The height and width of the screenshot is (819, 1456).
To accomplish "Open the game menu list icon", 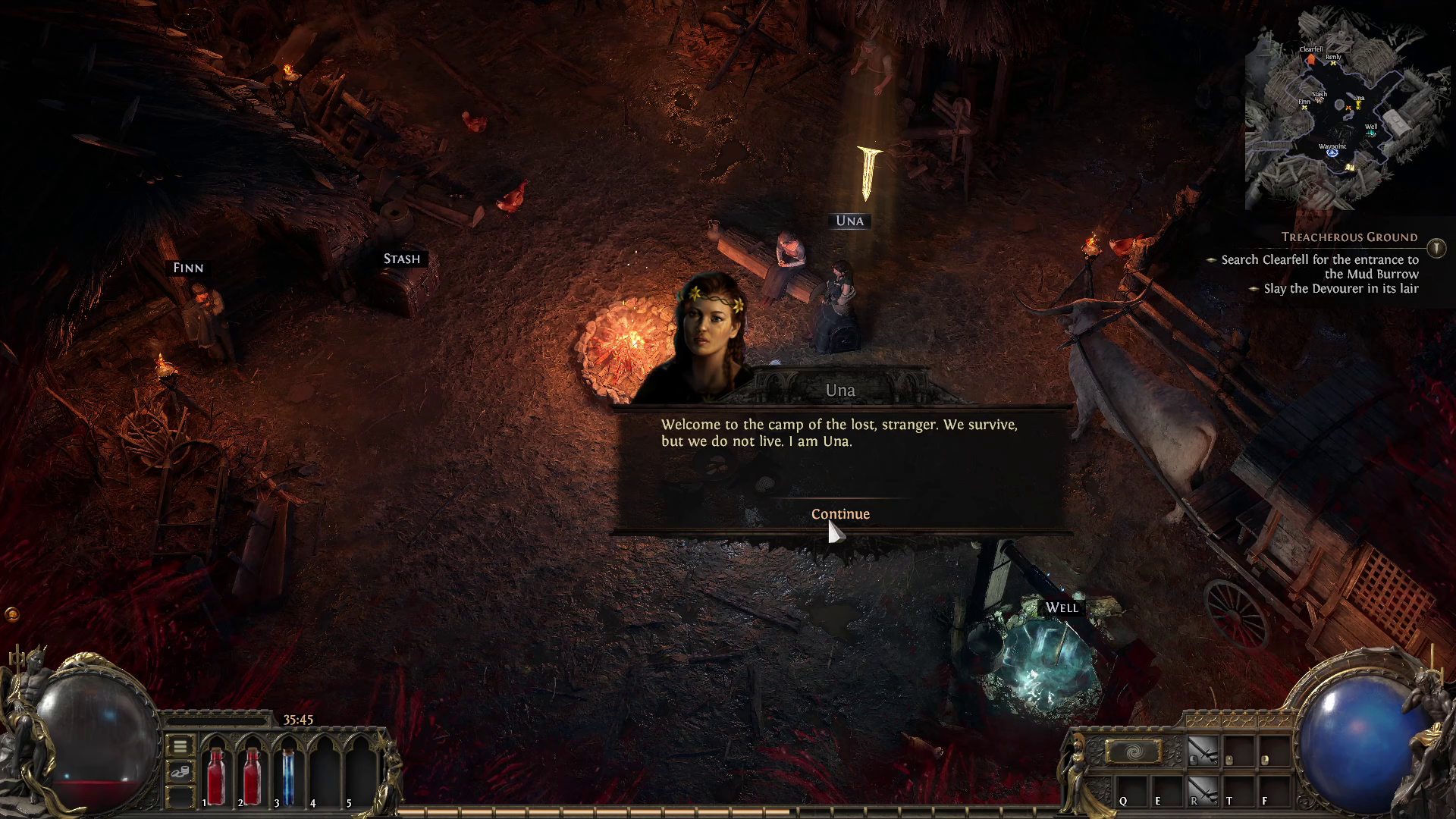I will (180, 747).
